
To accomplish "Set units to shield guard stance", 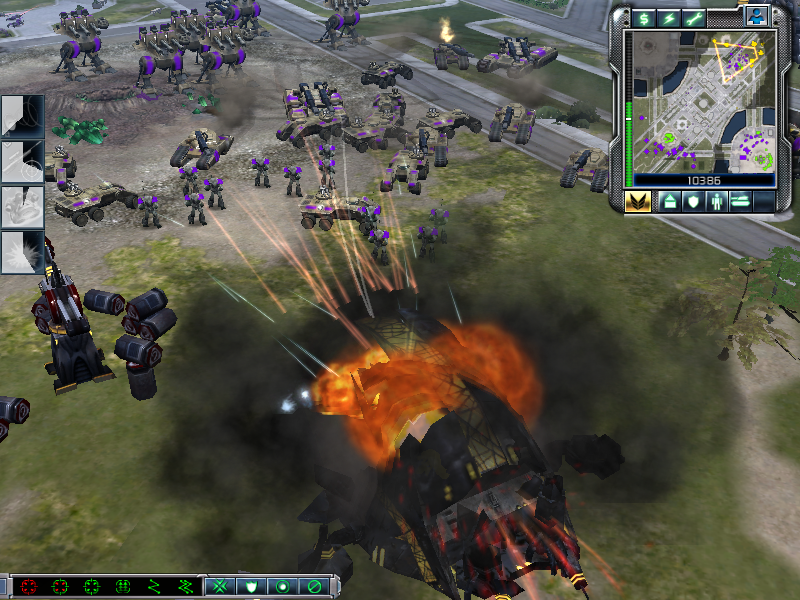I will click(252, 586).
